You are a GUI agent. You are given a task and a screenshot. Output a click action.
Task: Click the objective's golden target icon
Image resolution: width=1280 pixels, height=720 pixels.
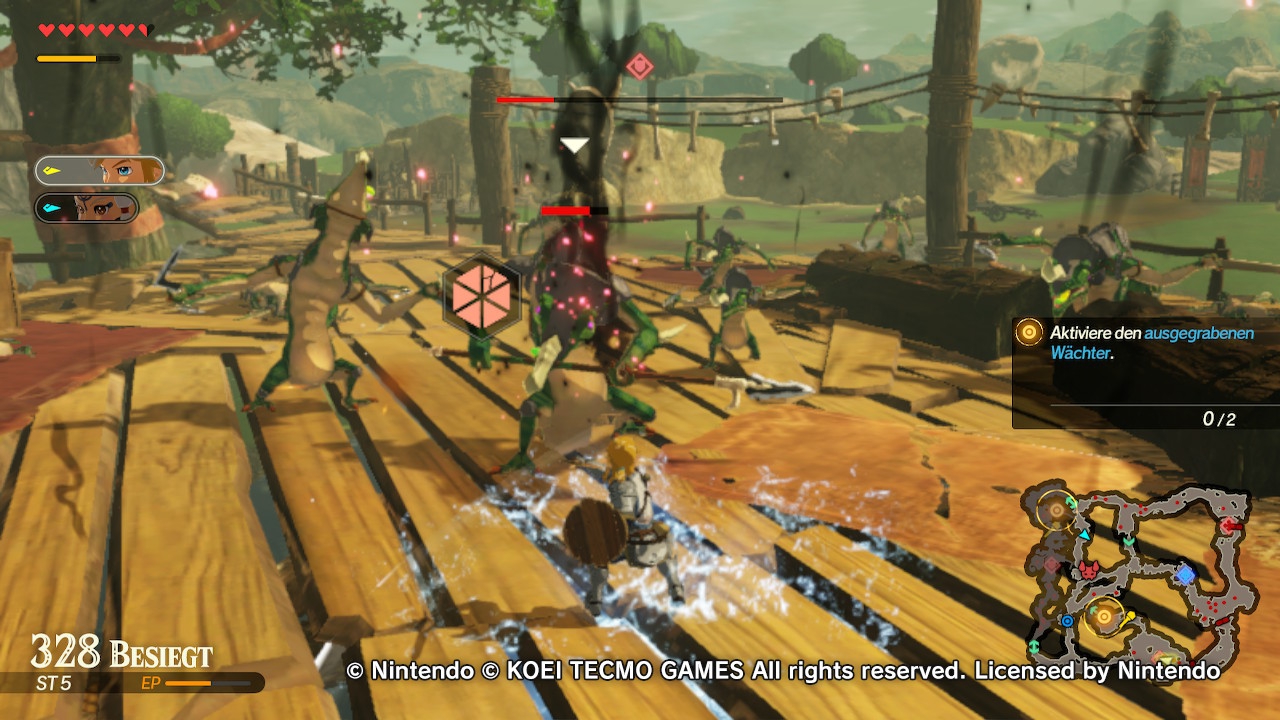pos(1029,333)
